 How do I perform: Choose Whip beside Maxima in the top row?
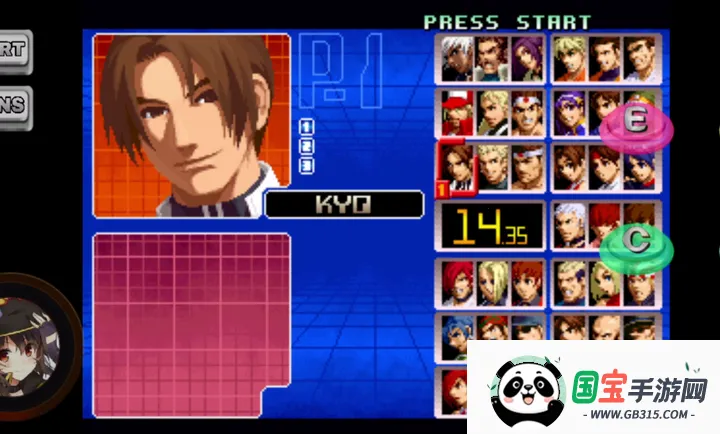click(528, 58)
